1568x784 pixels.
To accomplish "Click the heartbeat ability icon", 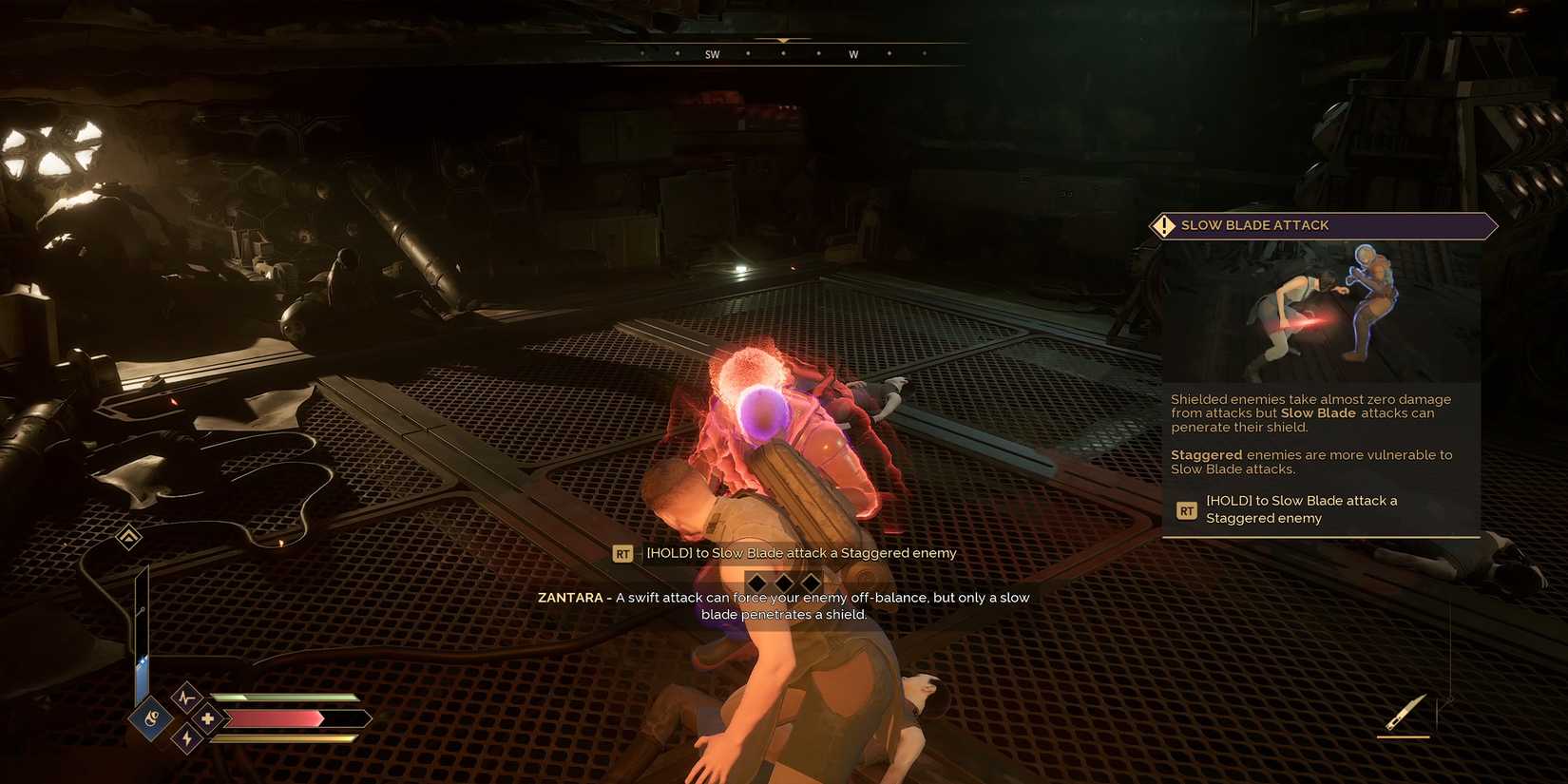I will 186,697.
